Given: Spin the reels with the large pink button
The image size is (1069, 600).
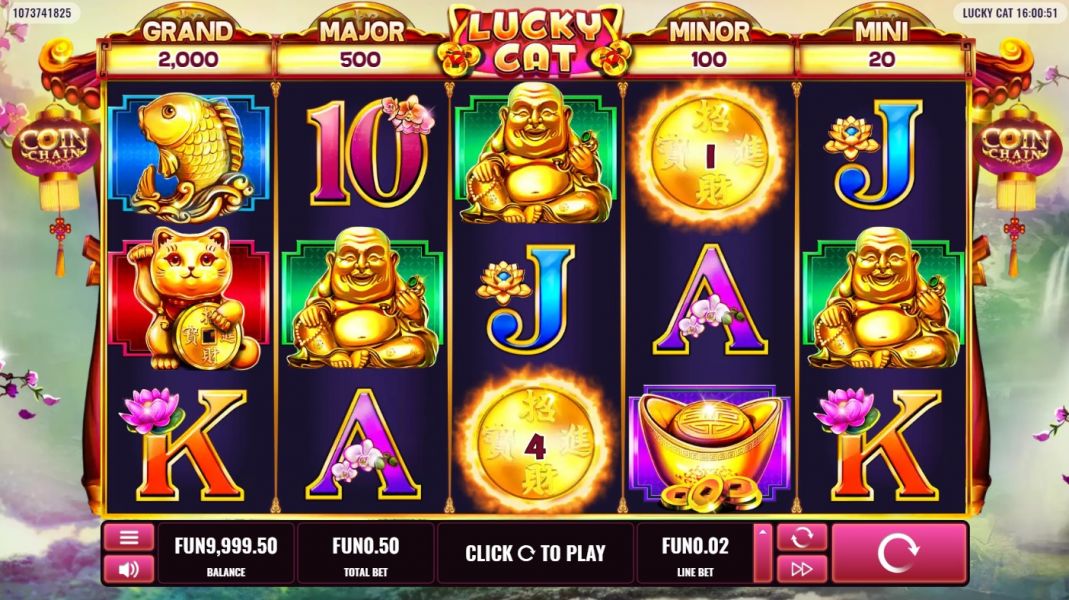Looking at the screenshot, I should (898, 553).
